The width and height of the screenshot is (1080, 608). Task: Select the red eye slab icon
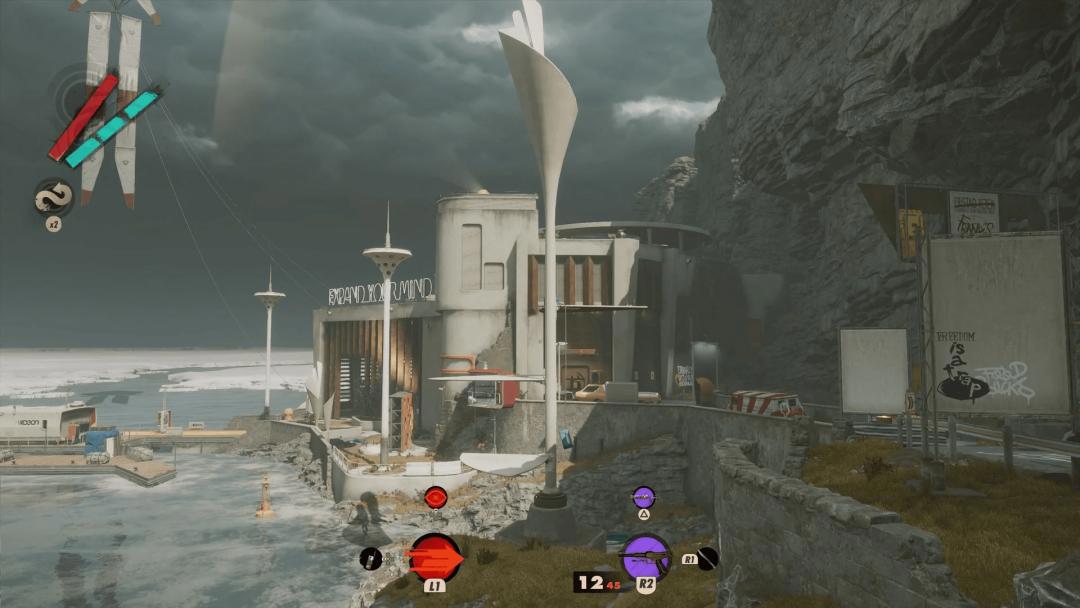coord(435,497)
